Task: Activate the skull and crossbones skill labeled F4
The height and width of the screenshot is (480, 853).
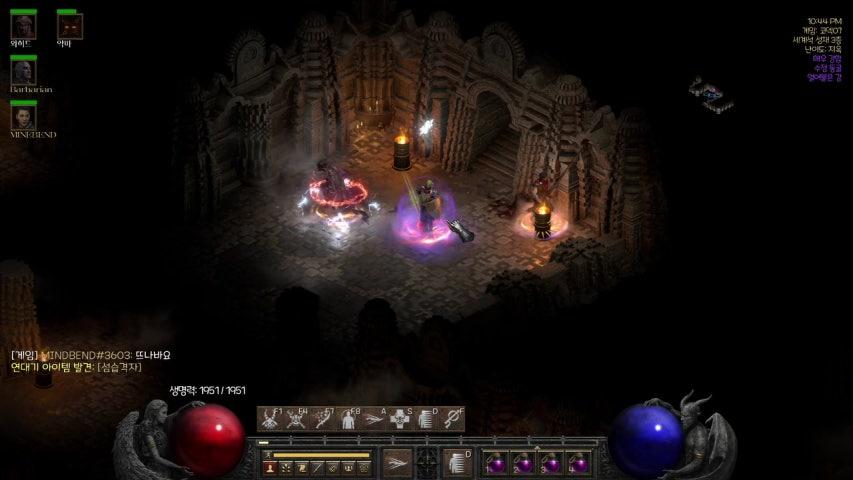Action: click(296, 419)
